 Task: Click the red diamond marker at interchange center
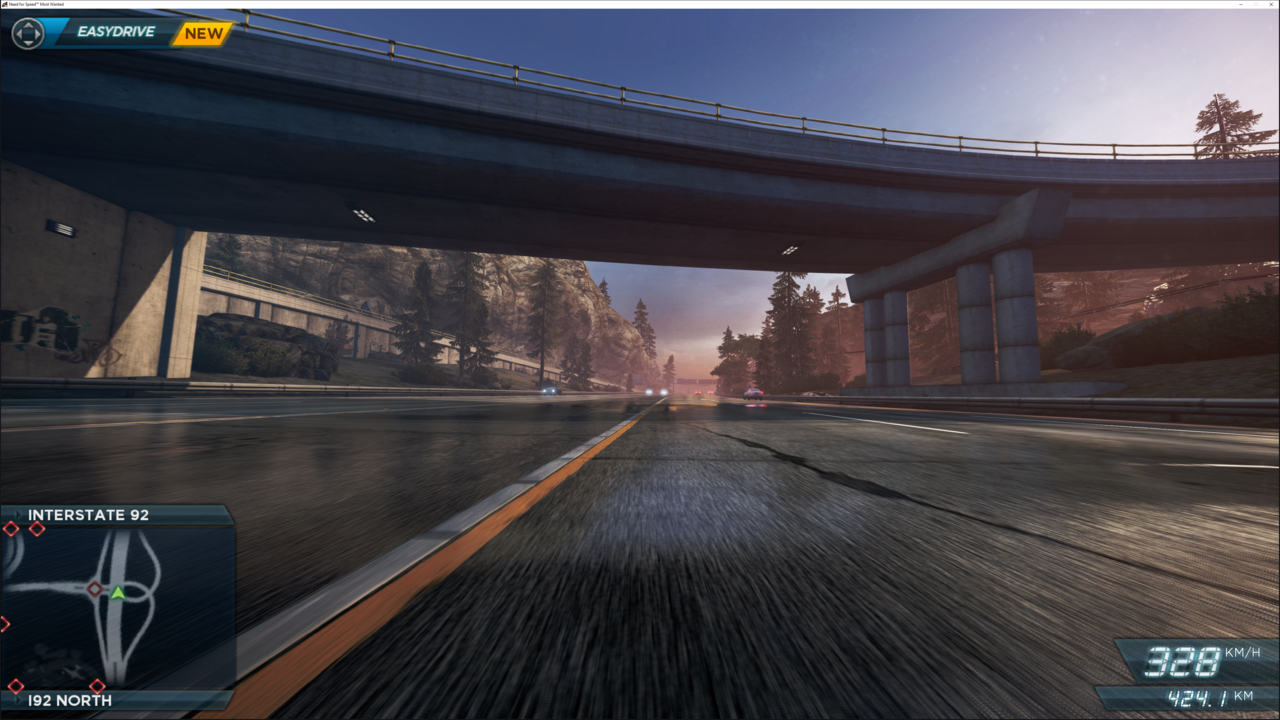pyautogui.click(x=95, y=589)
